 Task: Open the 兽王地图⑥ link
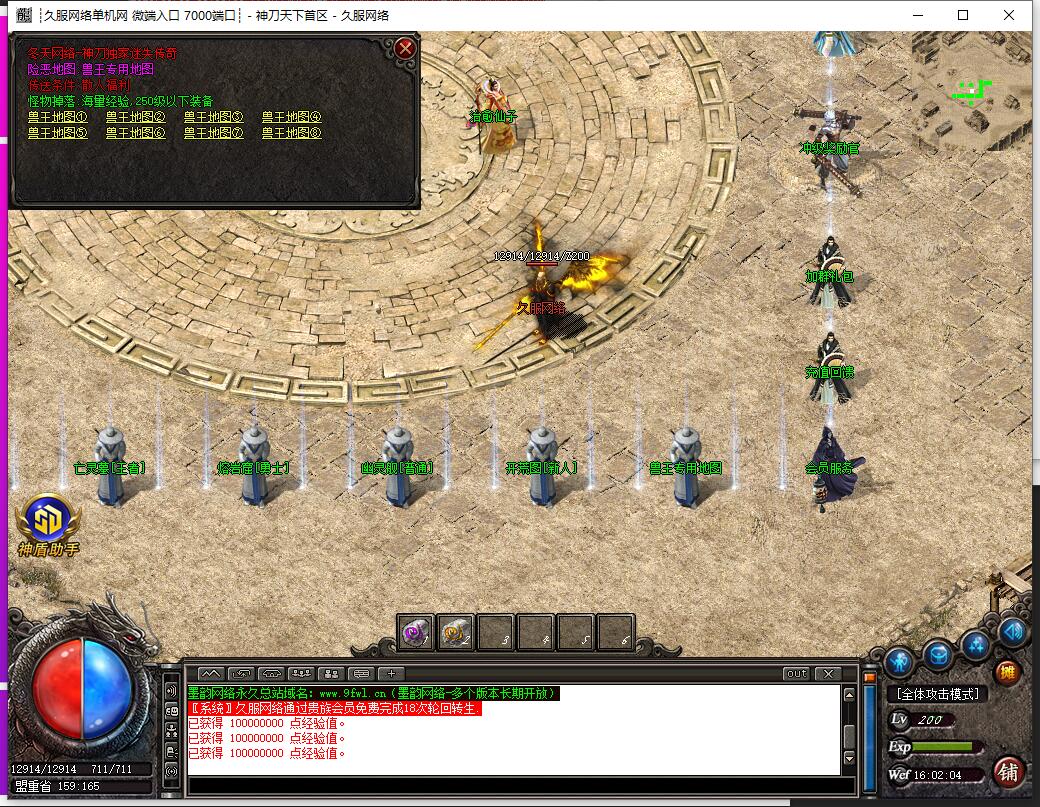click(135, 132)
